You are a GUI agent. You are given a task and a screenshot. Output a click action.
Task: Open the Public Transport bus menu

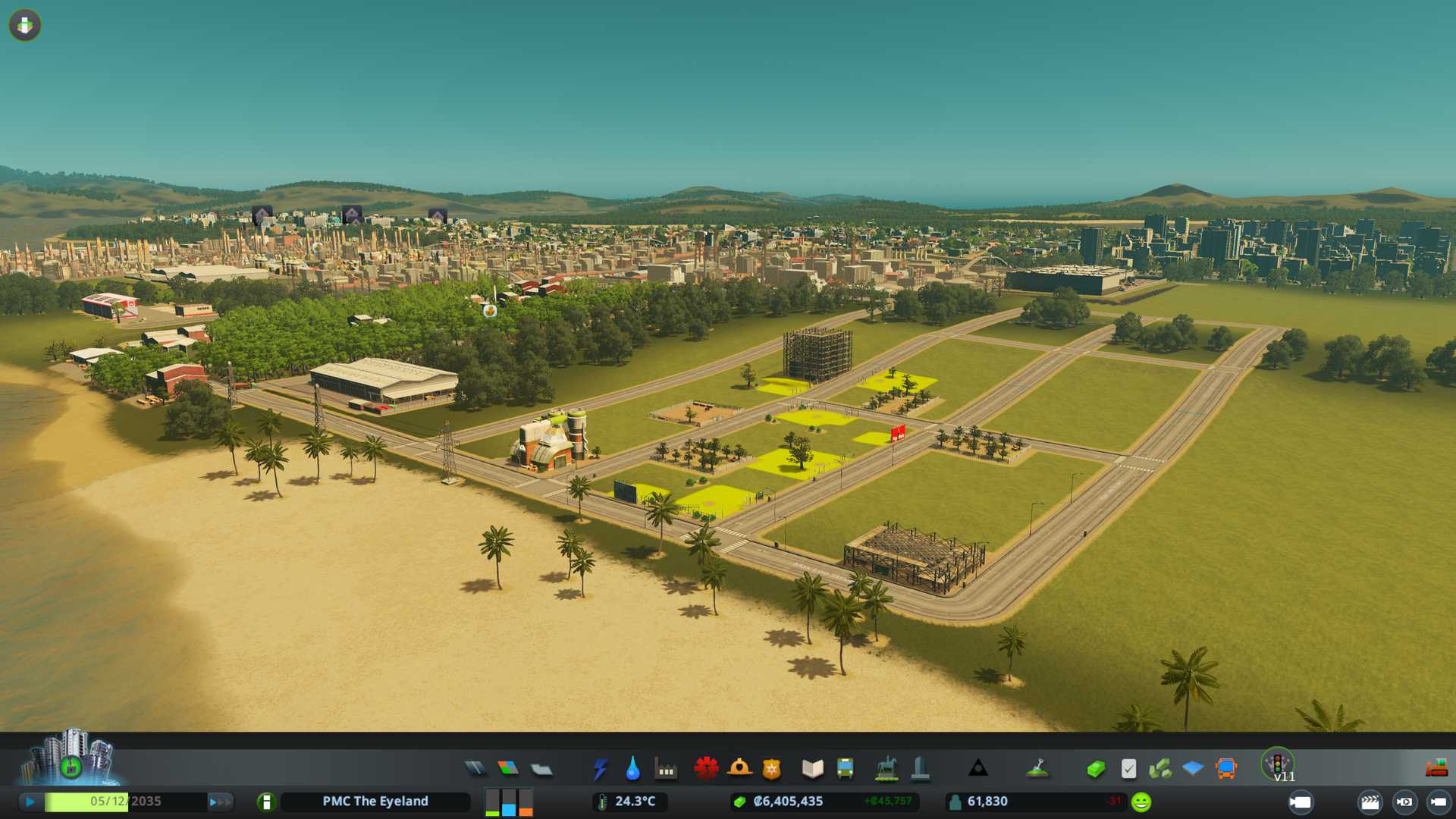click(x=845, y=769)
